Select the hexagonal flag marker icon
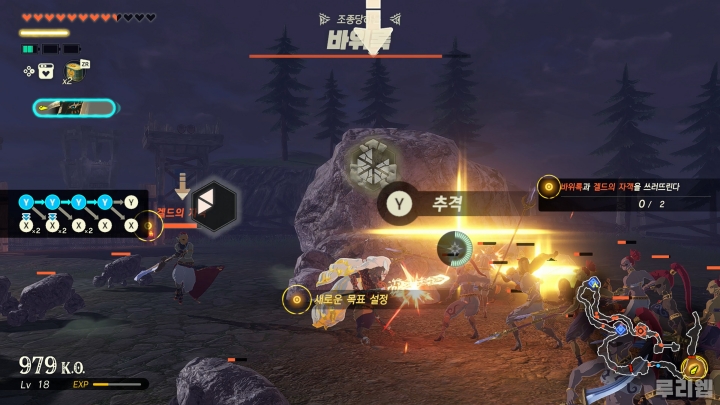 [x=216, y=204]
